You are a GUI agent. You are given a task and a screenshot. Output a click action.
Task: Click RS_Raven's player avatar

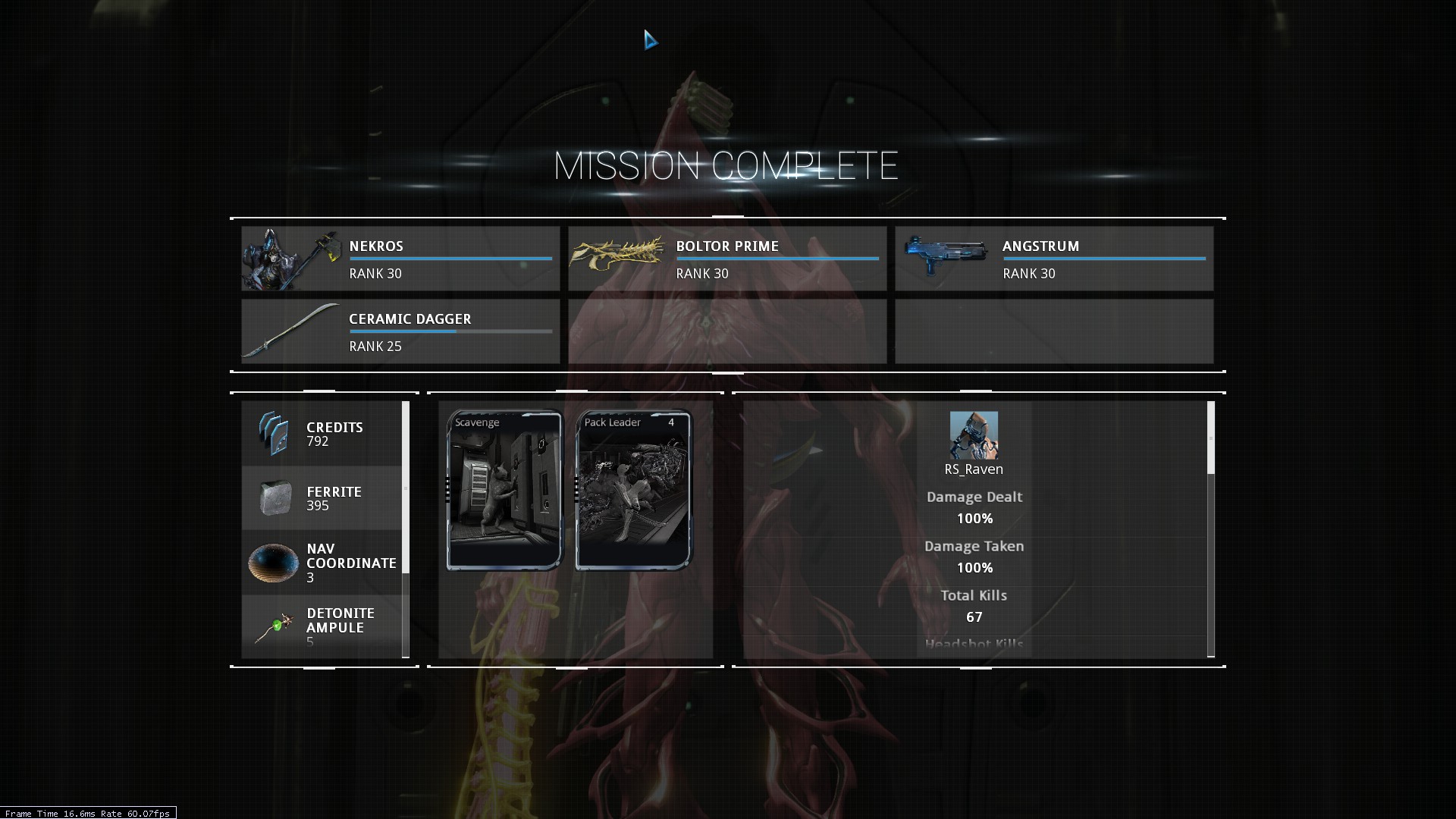[974, 435]
